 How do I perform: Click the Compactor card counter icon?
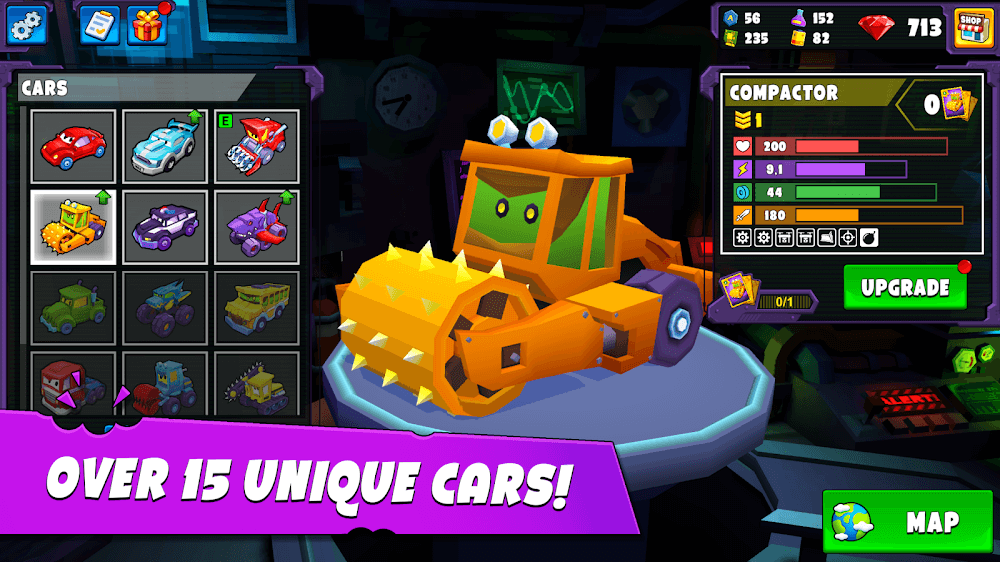(x=957, y=103)
